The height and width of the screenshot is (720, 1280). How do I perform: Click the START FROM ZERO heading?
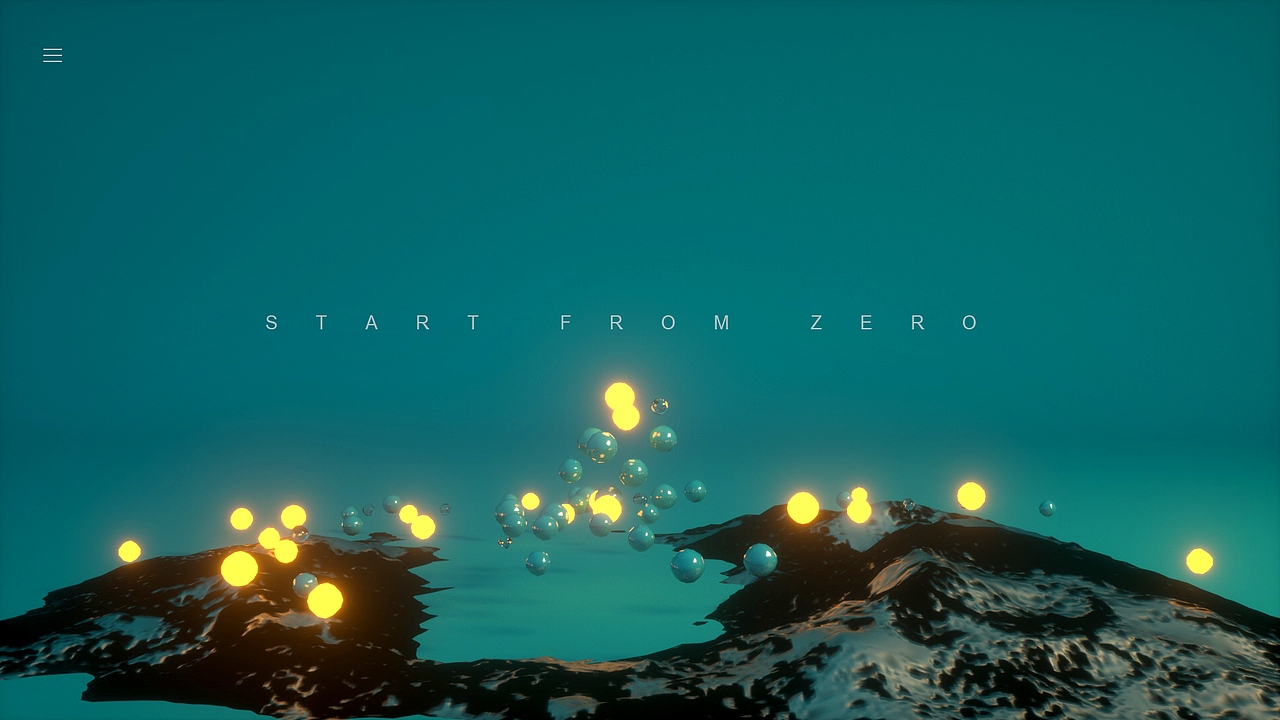click(x=622, y=322)
